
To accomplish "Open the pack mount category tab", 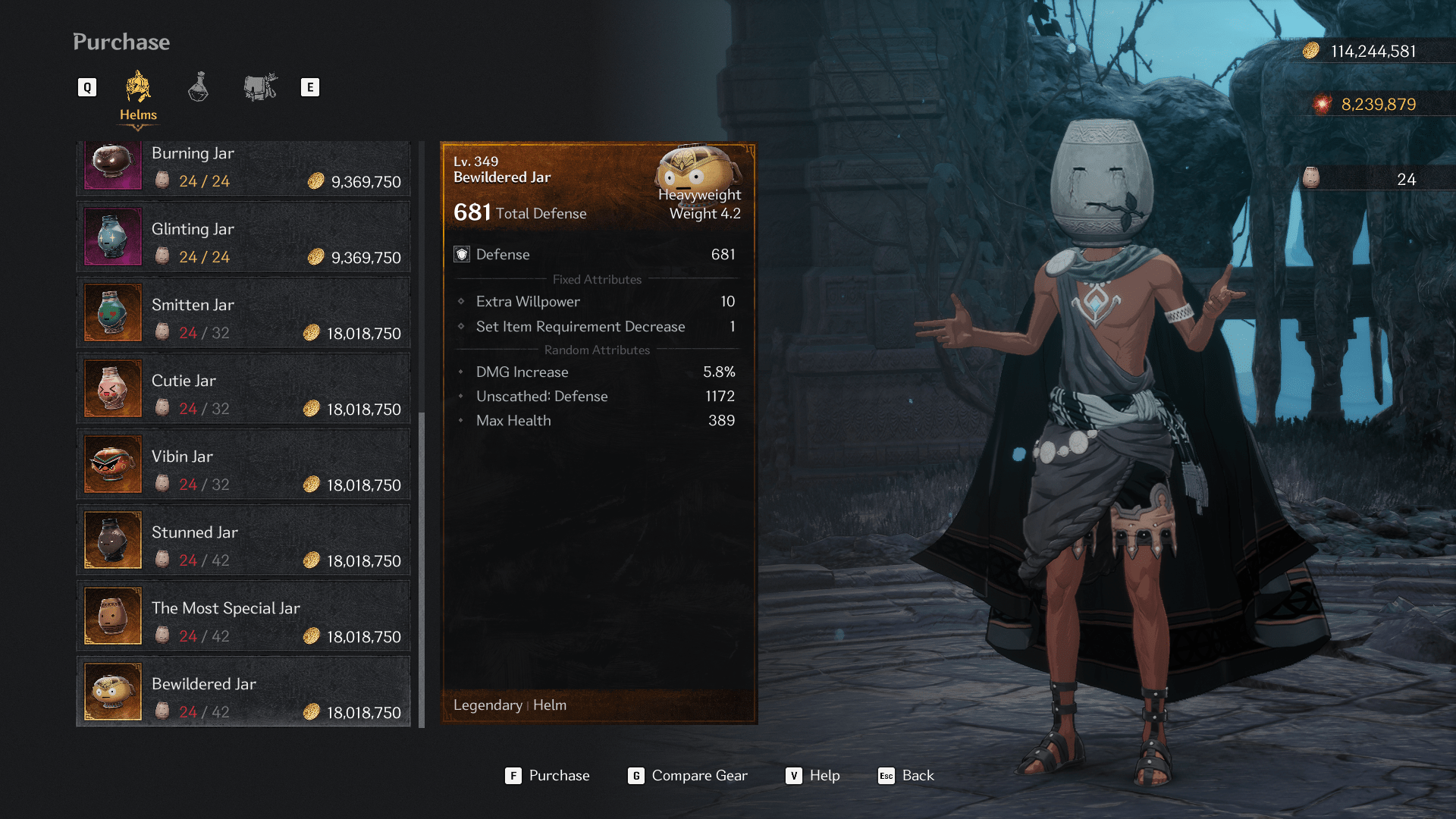I will click(x=260, y=88).
